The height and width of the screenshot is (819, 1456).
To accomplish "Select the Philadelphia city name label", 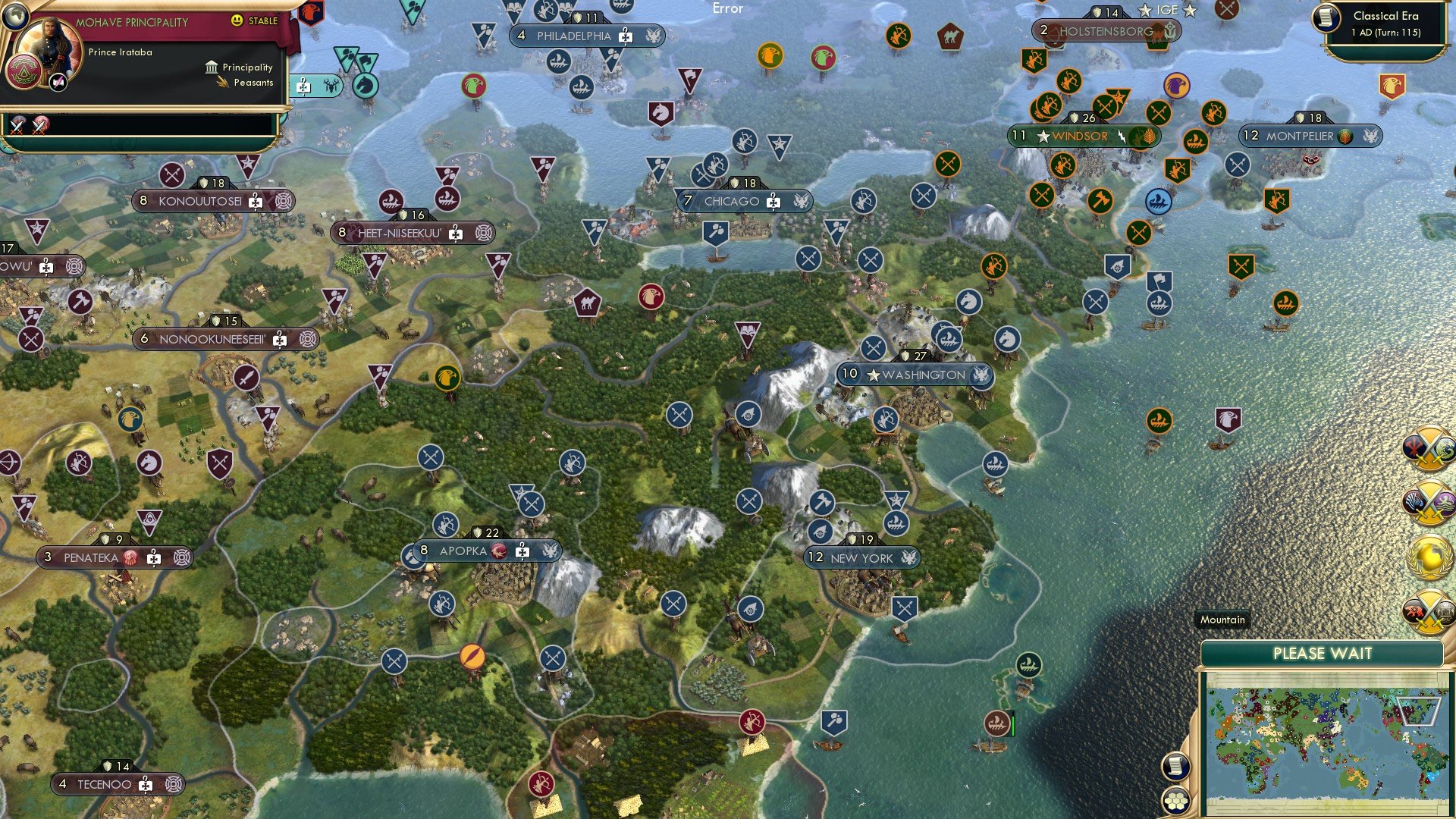I will point(575,35).
